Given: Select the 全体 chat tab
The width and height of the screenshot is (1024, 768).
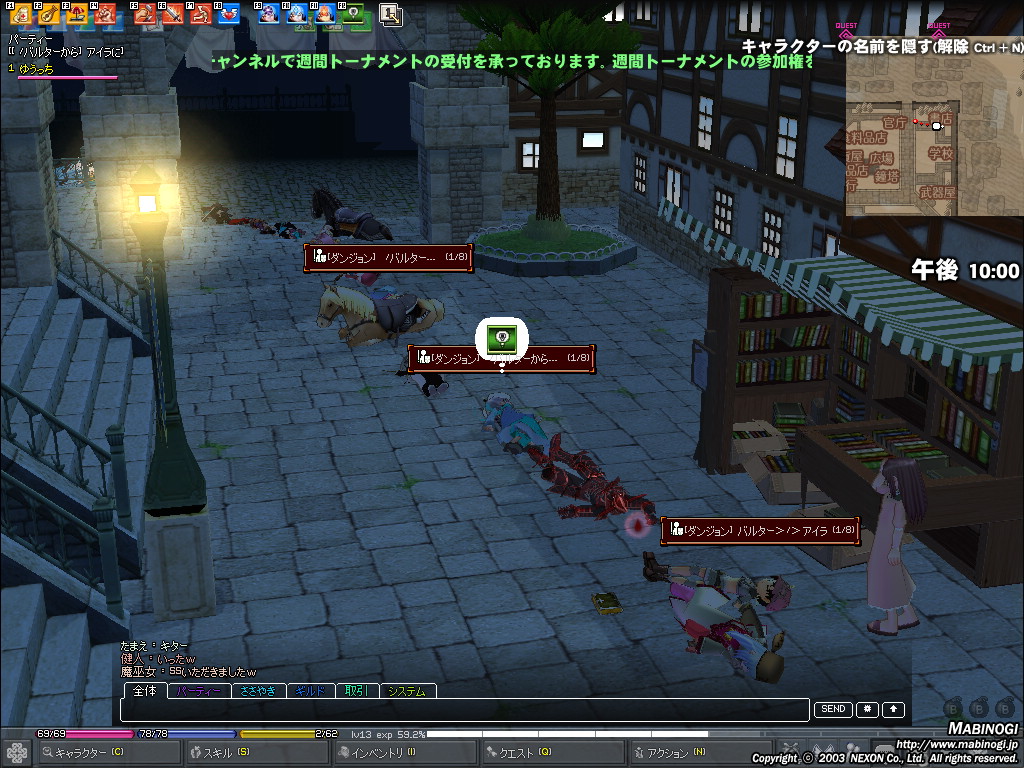Looking at the screenshot, I should click(x=145, y=691).
